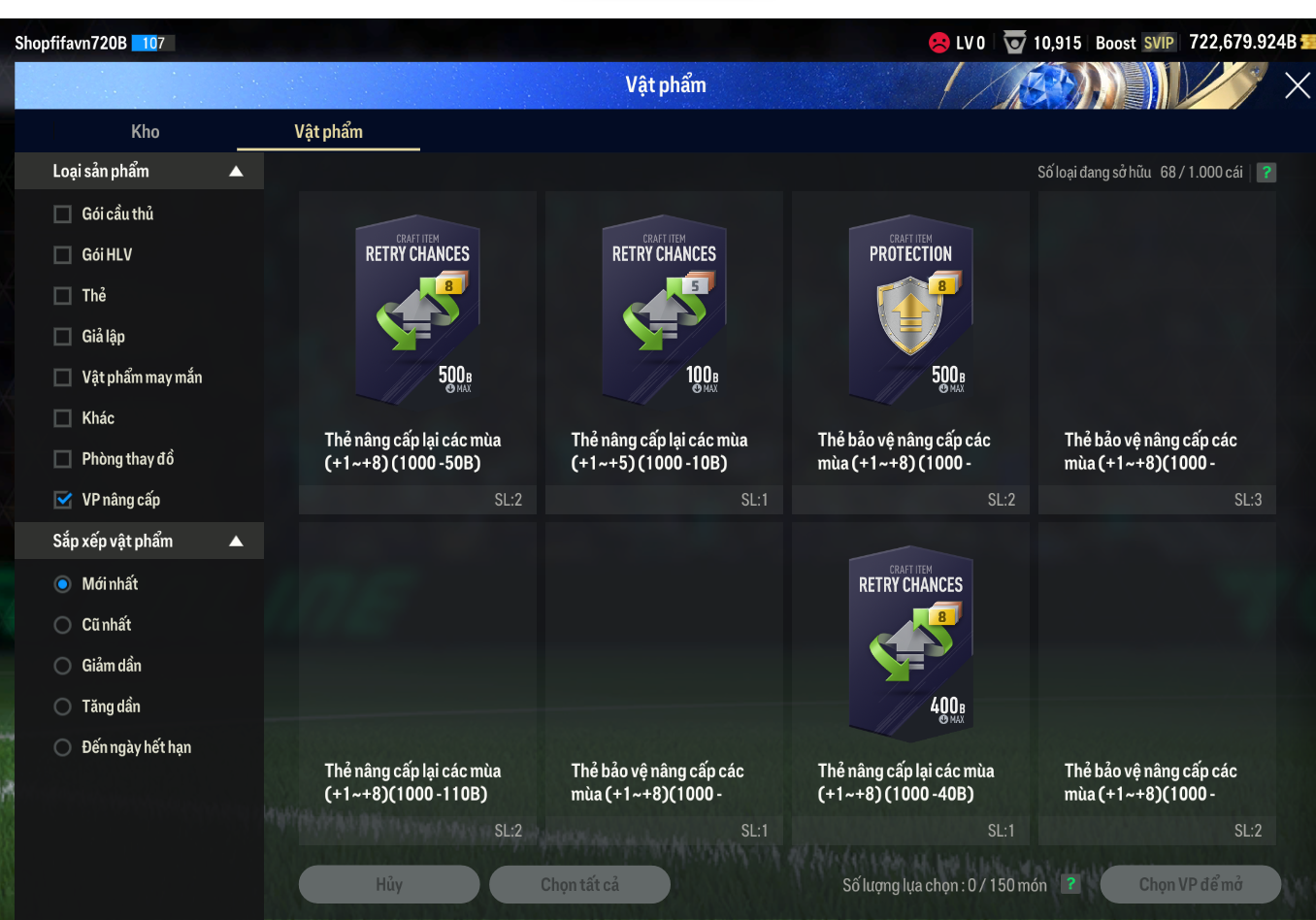Switch to the Kho tab
Screen dimensions: 1316x920
click(146, 132)
